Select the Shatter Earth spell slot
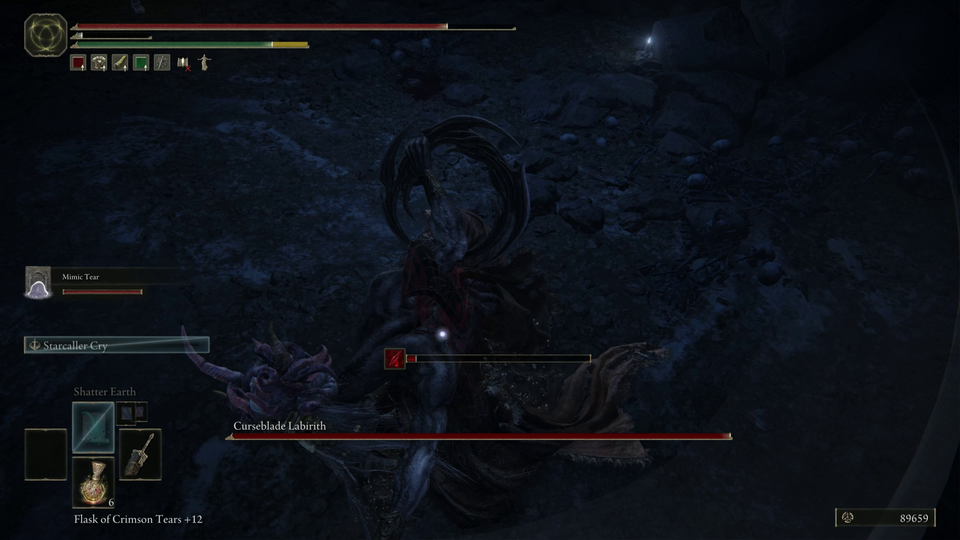 pyautogui.click(x=93, y=426)
